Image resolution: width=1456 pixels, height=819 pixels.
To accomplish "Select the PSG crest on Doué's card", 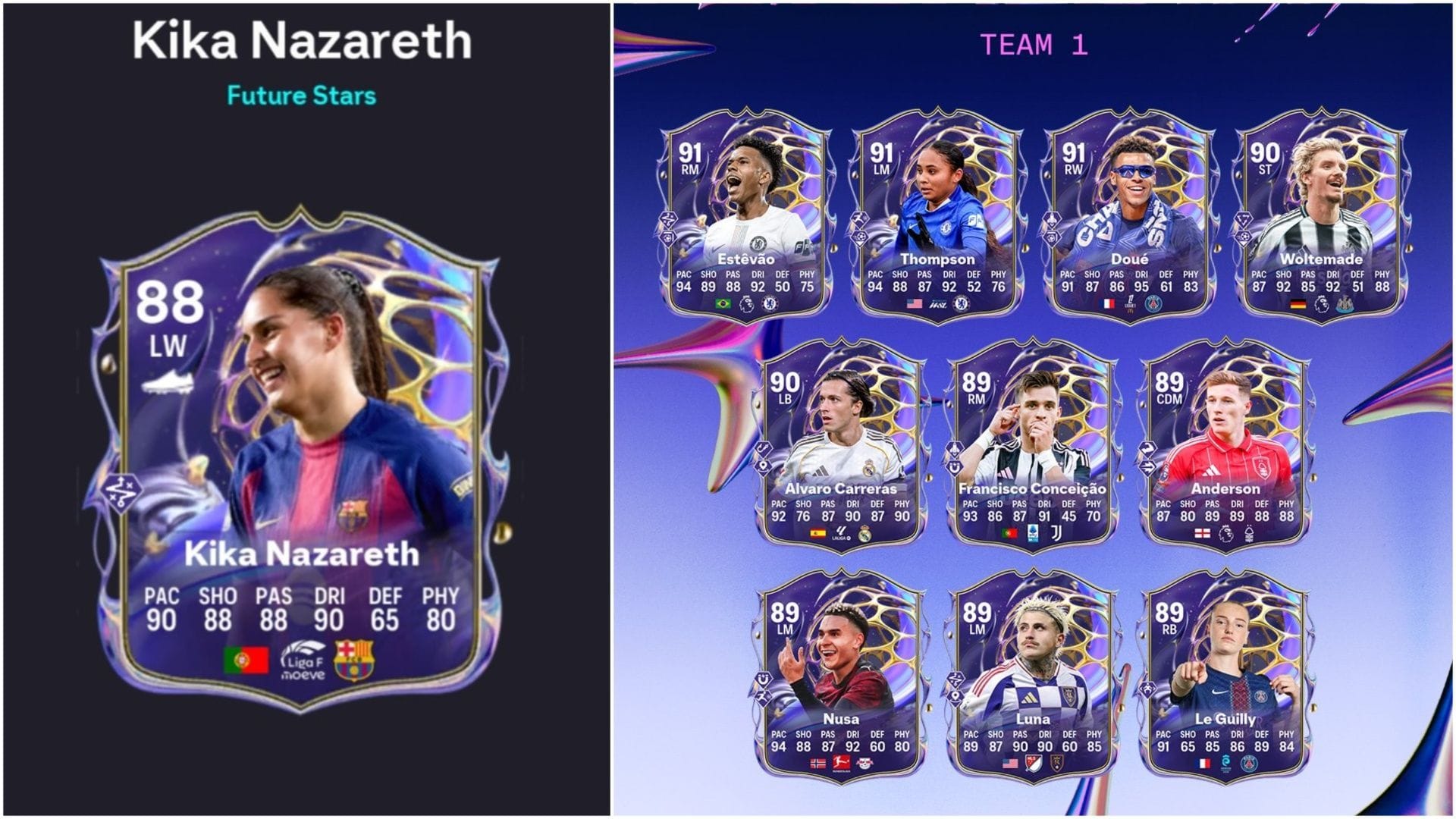I will 1153,303.
